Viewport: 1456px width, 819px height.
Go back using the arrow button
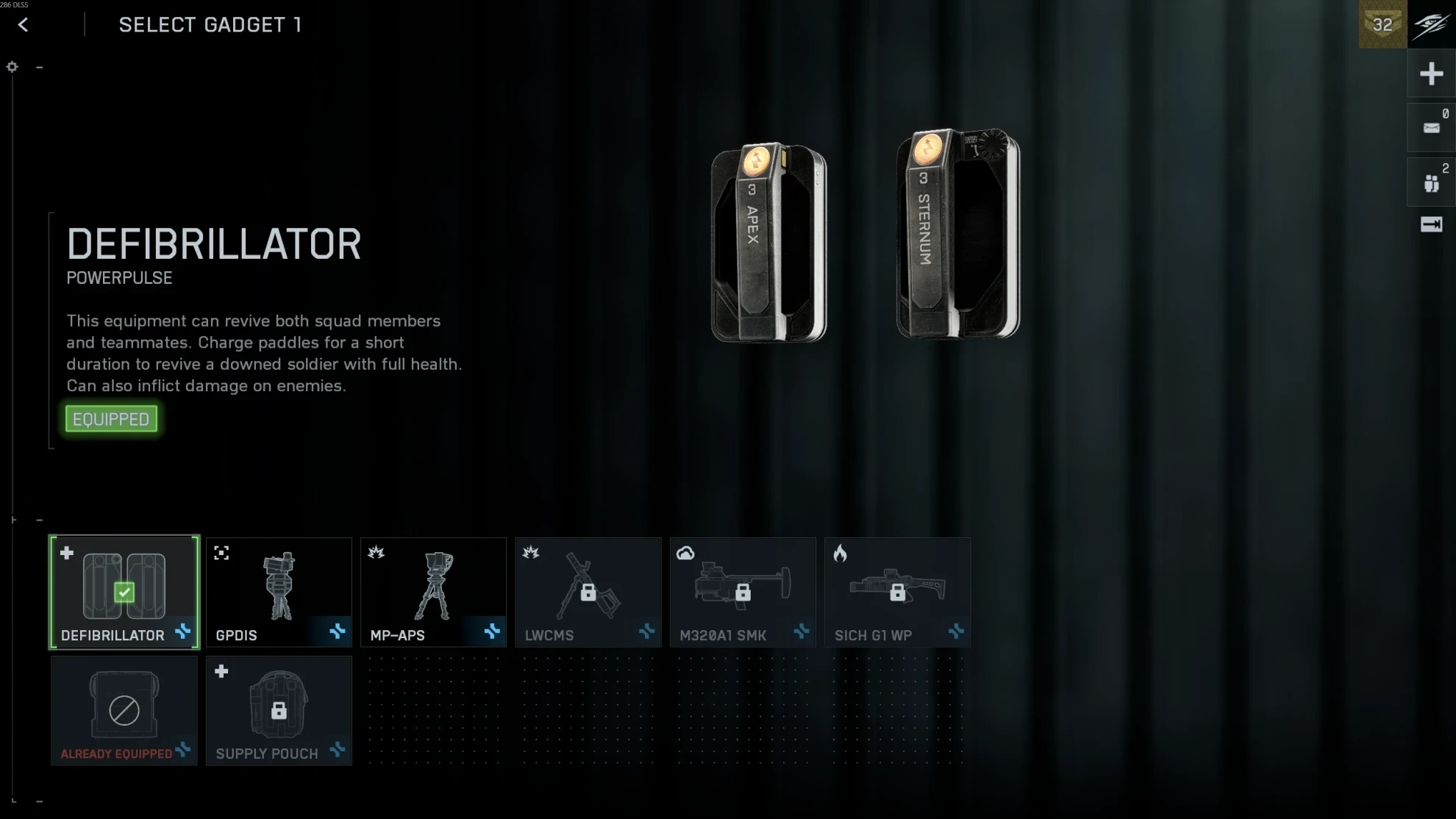pyautogui.click(x=24, y=25)
